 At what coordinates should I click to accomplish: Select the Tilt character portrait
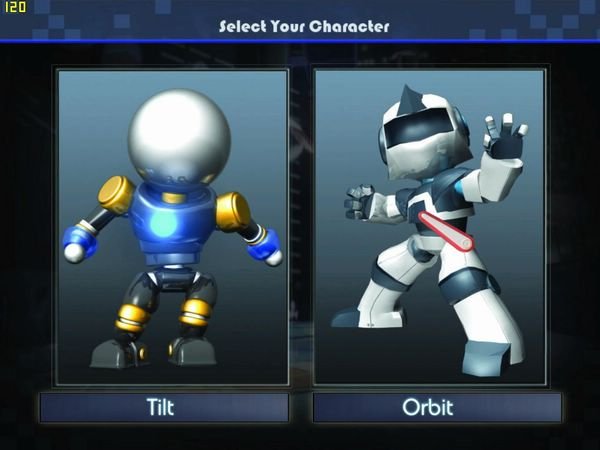click(172, 226)
